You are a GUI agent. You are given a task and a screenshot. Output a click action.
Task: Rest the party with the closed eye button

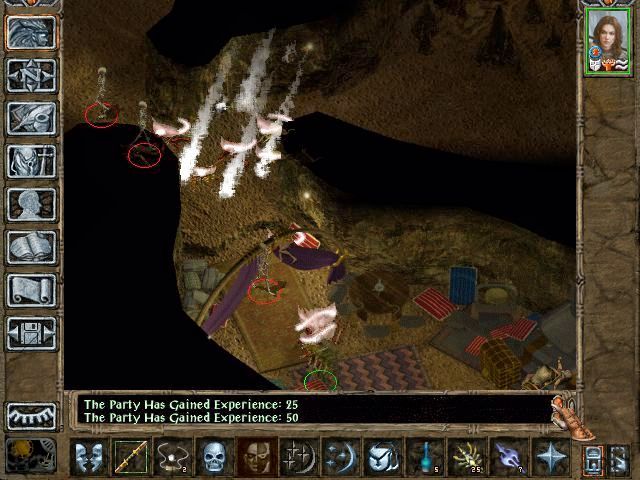(31, 415)
